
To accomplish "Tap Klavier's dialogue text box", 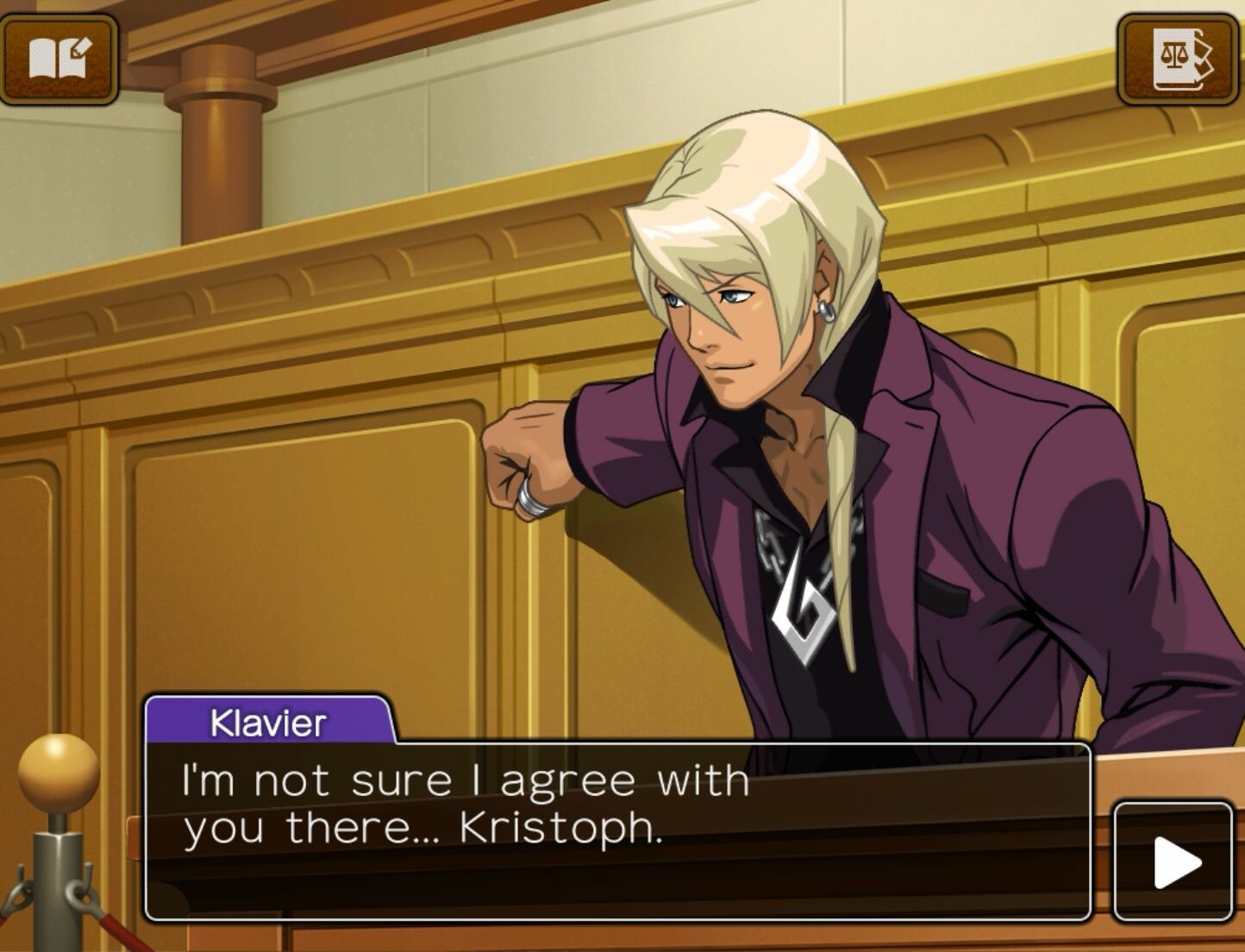I will (x=616, y=830).
